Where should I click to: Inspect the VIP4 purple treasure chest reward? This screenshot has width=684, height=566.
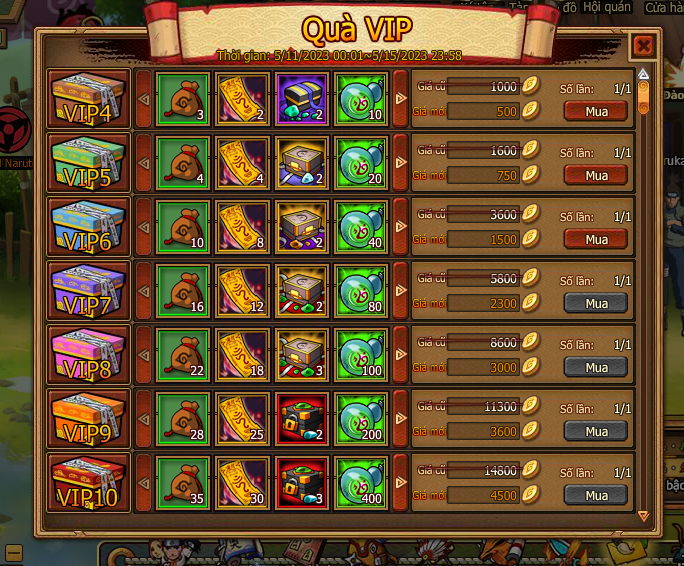(301, 98)
